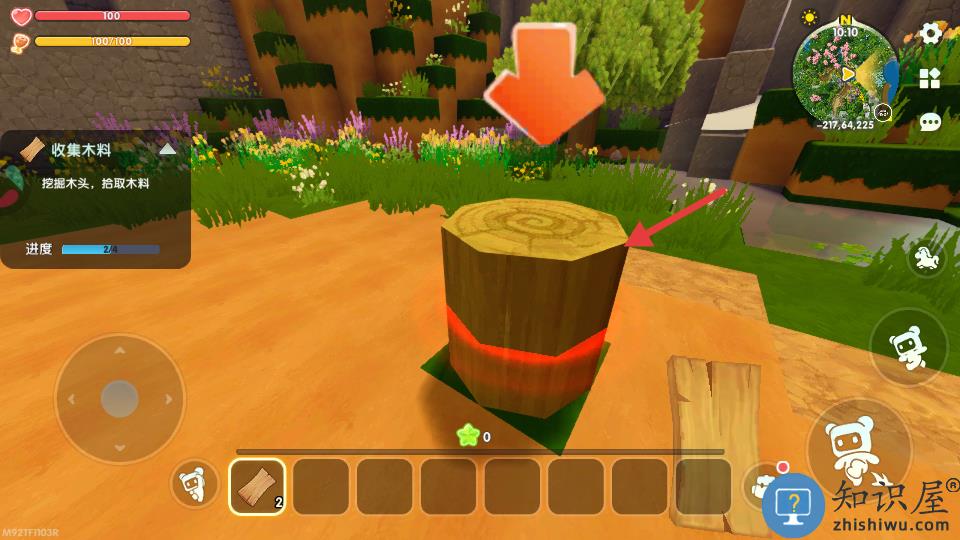The width and height of the screenshot is (960, 540).
Task: Open the four-squares menu icon
Action: [x=930, y=78]
